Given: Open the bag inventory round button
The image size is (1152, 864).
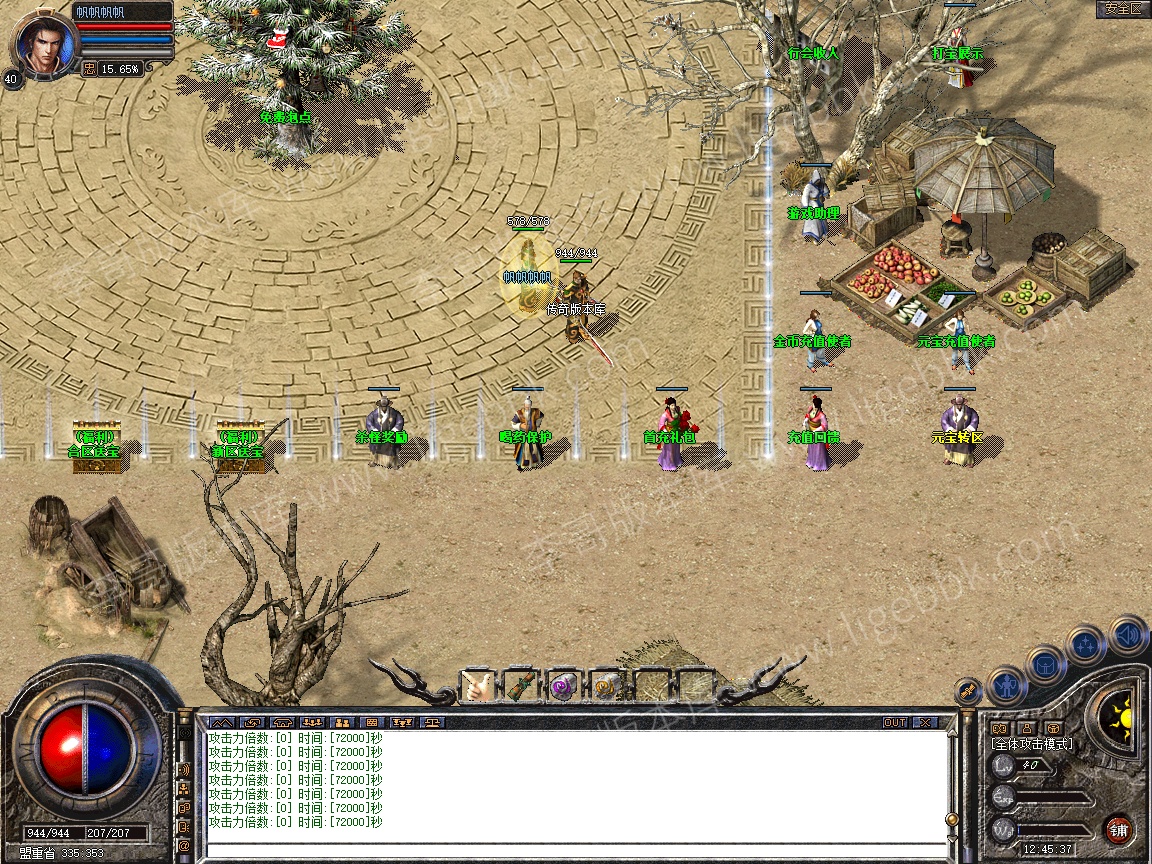Looking at the screenshot, I should tap(1045, 665).
